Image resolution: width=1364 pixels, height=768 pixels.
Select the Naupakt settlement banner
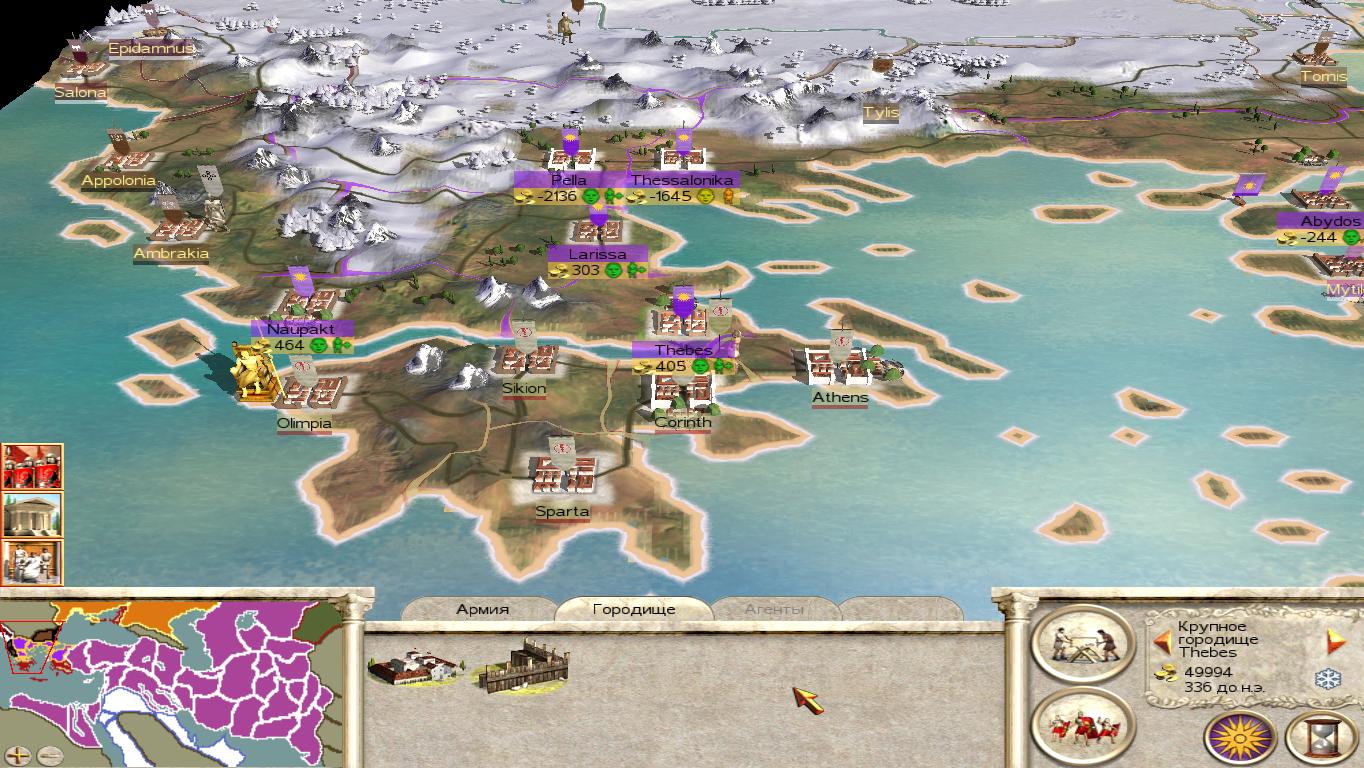[301, 328]
